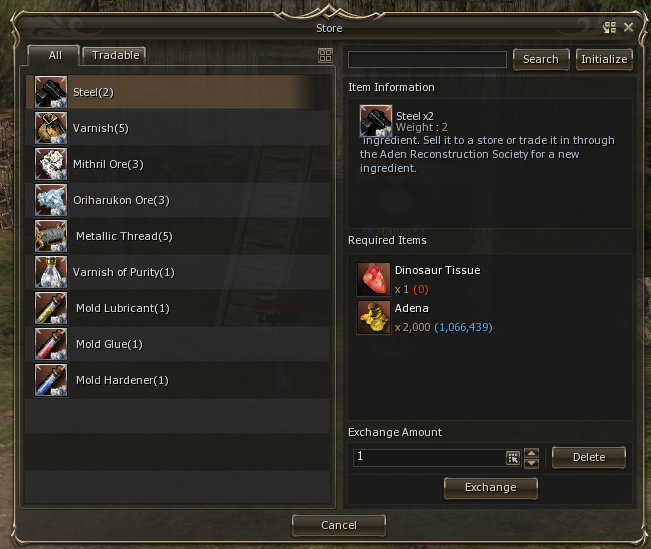The width and height of the screenshot is (651, 549).
Task: Confirm the trade with Exchange button
Action: [x=491, y=487]
